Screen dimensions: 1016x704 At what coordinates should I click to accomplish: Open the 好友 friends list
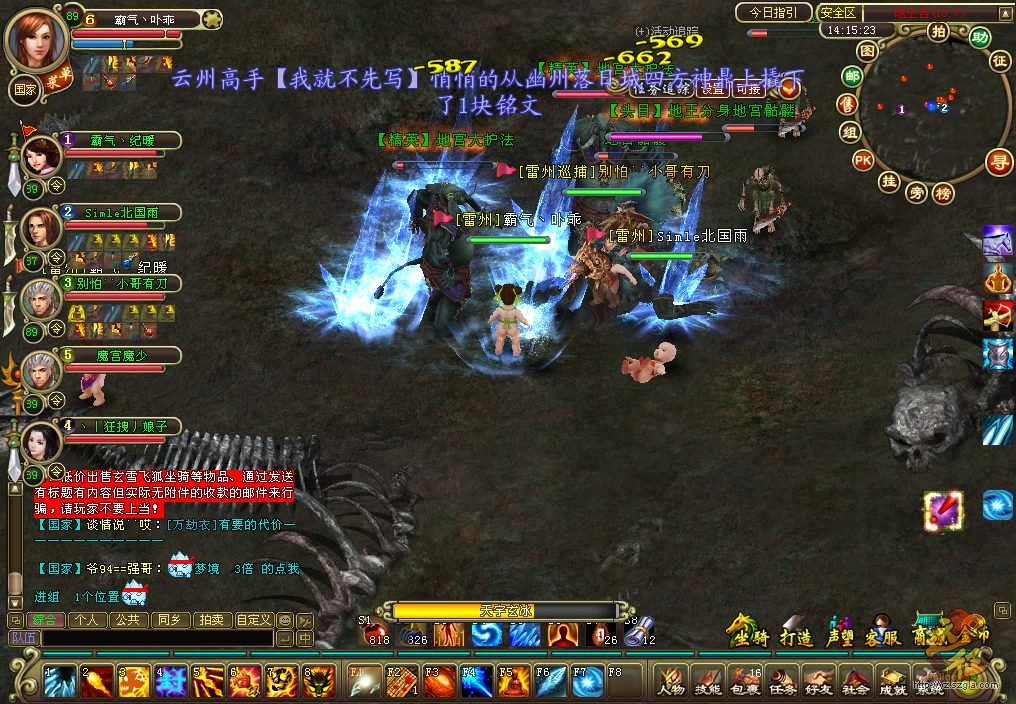coord(819,681)
